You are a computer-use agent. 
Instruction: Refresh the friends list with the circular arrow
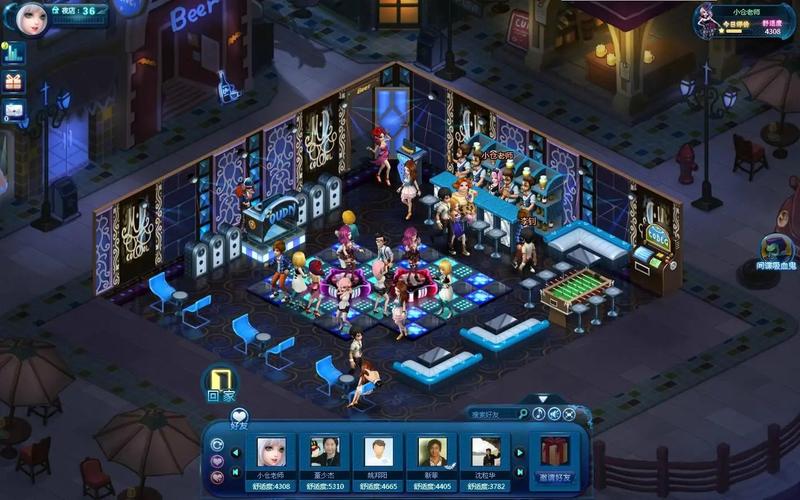click(217, 444)
